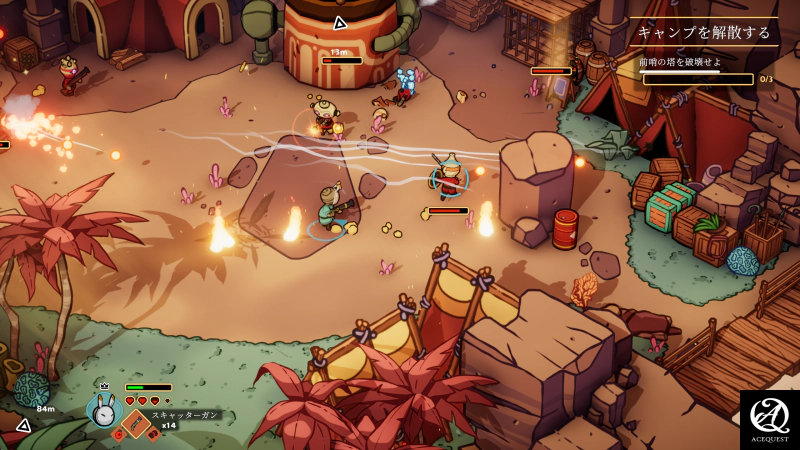Click the rabbit character portrait
This screenshot has width=800, height=450.
click(103, 410)
